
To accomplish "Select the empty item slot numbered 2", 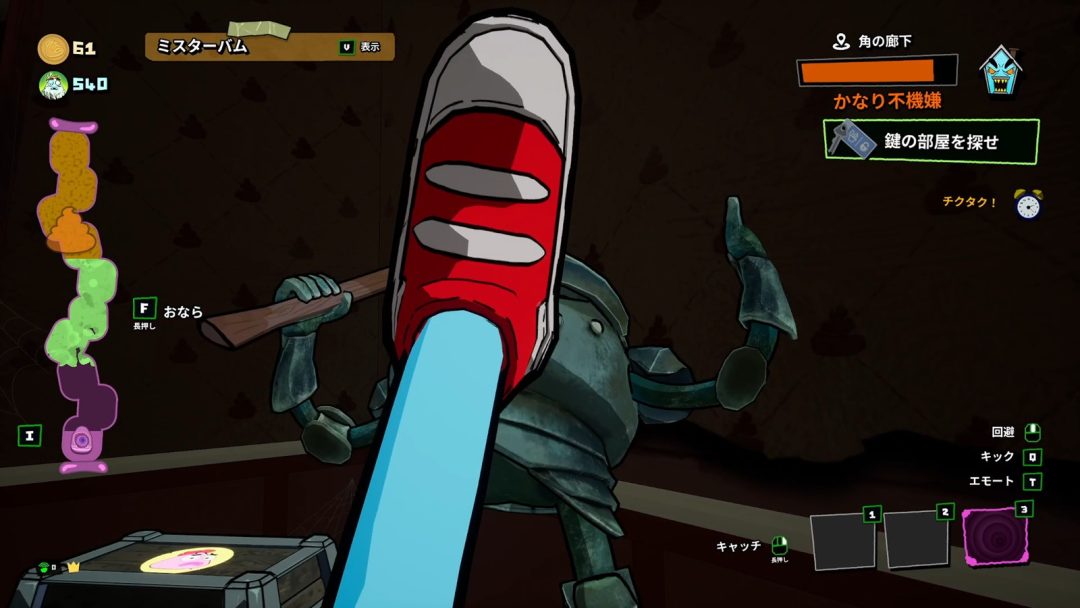I will click(915, 541).
